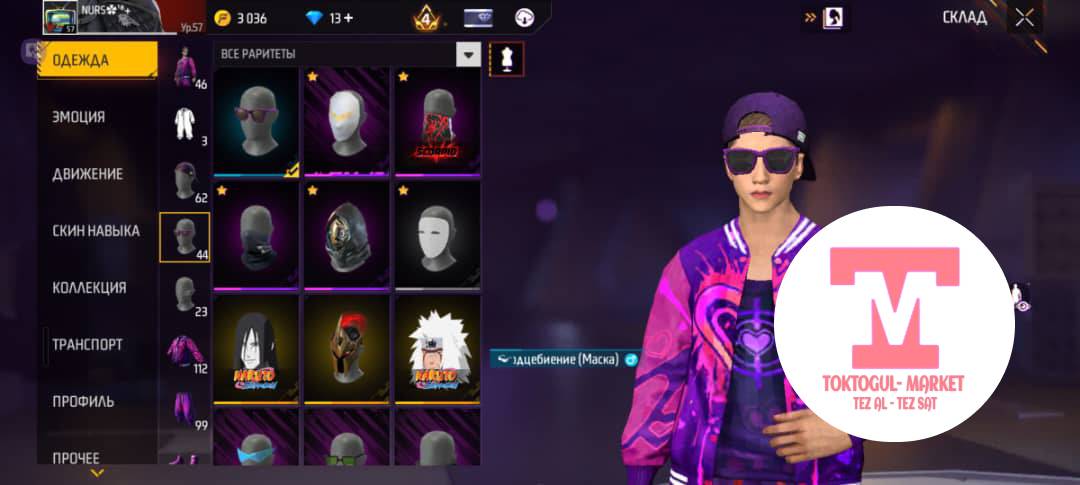
Task: Click the mannequin outfit preset button
Action: click(x=507, y=59)
